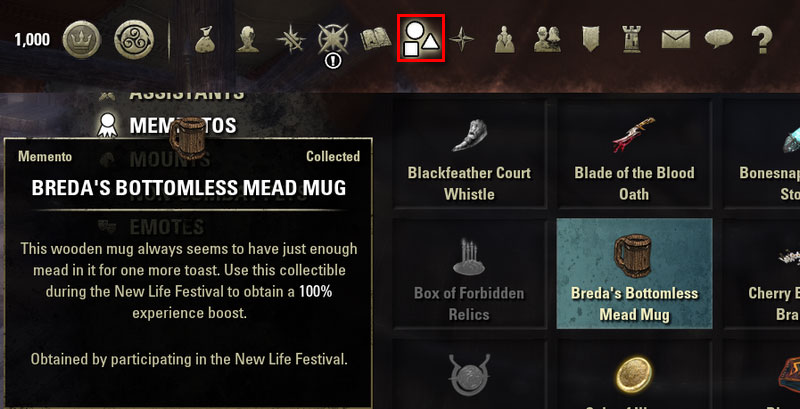Open the skills star icon
Screen dimensions: 800x409
[x=292, y=40]
